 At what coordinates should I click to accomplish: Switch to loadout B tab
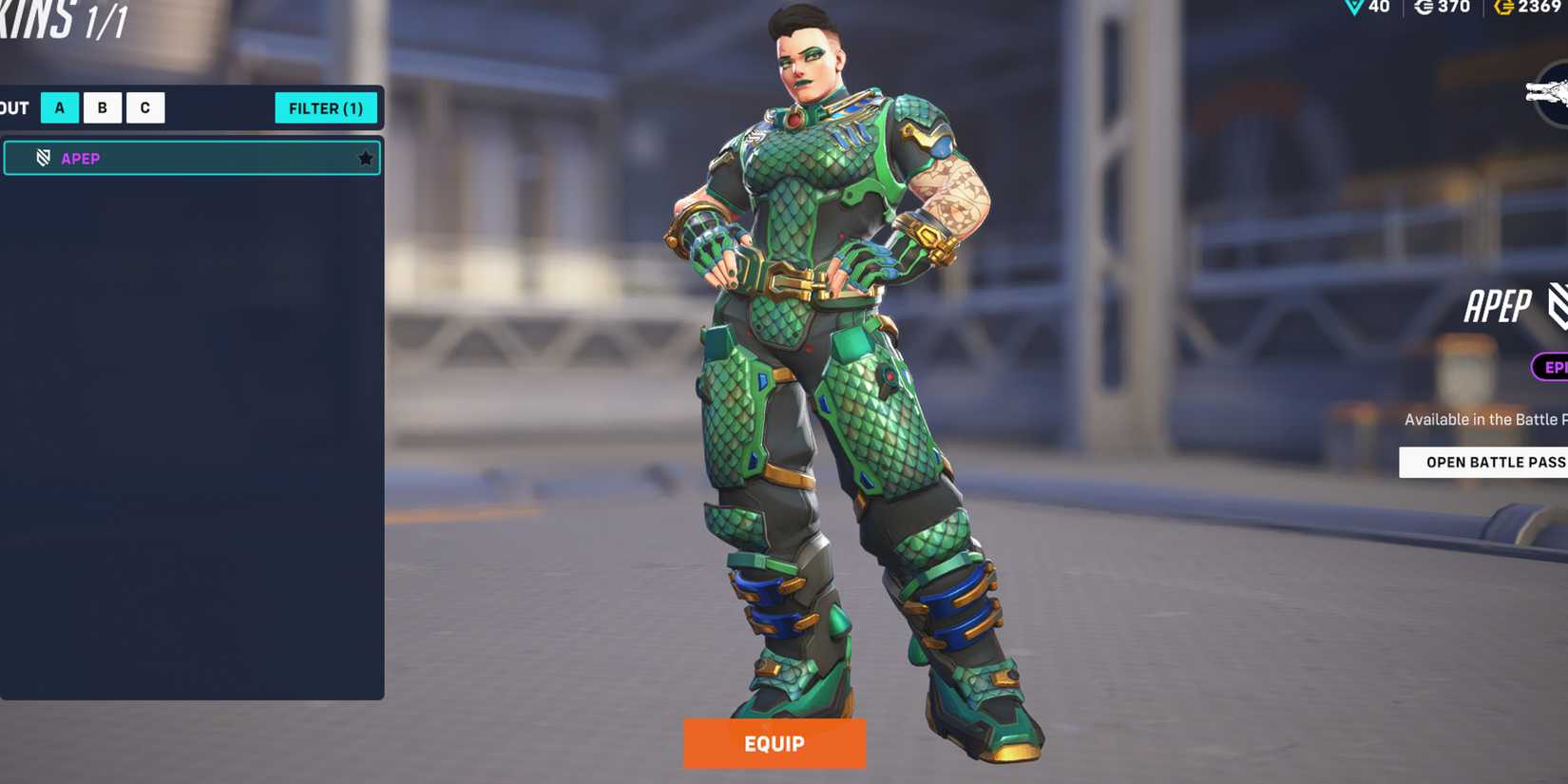102,107
